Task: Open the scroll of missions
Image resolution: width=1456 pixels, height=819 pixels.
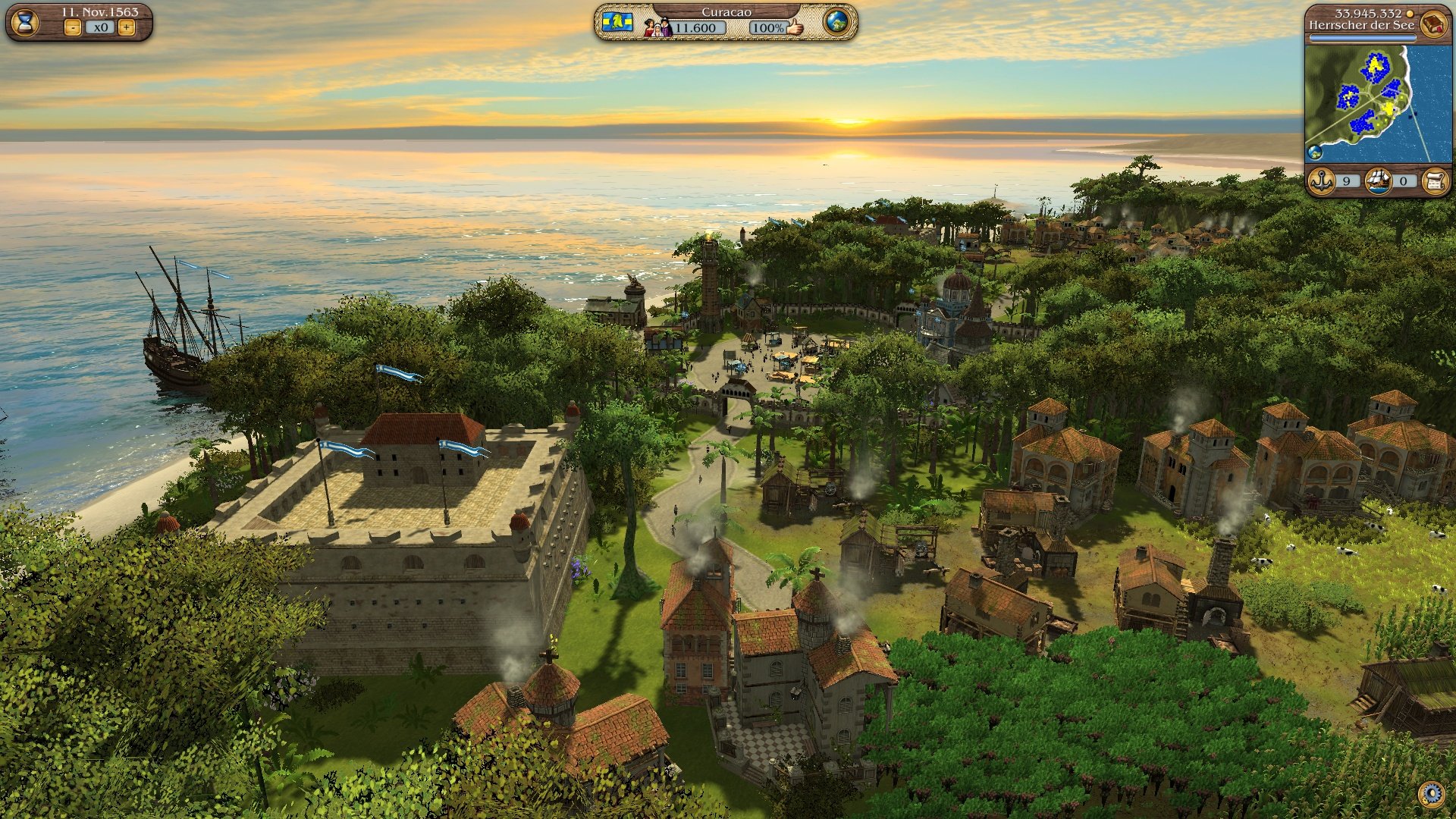Action: (x=1438, y=180)
